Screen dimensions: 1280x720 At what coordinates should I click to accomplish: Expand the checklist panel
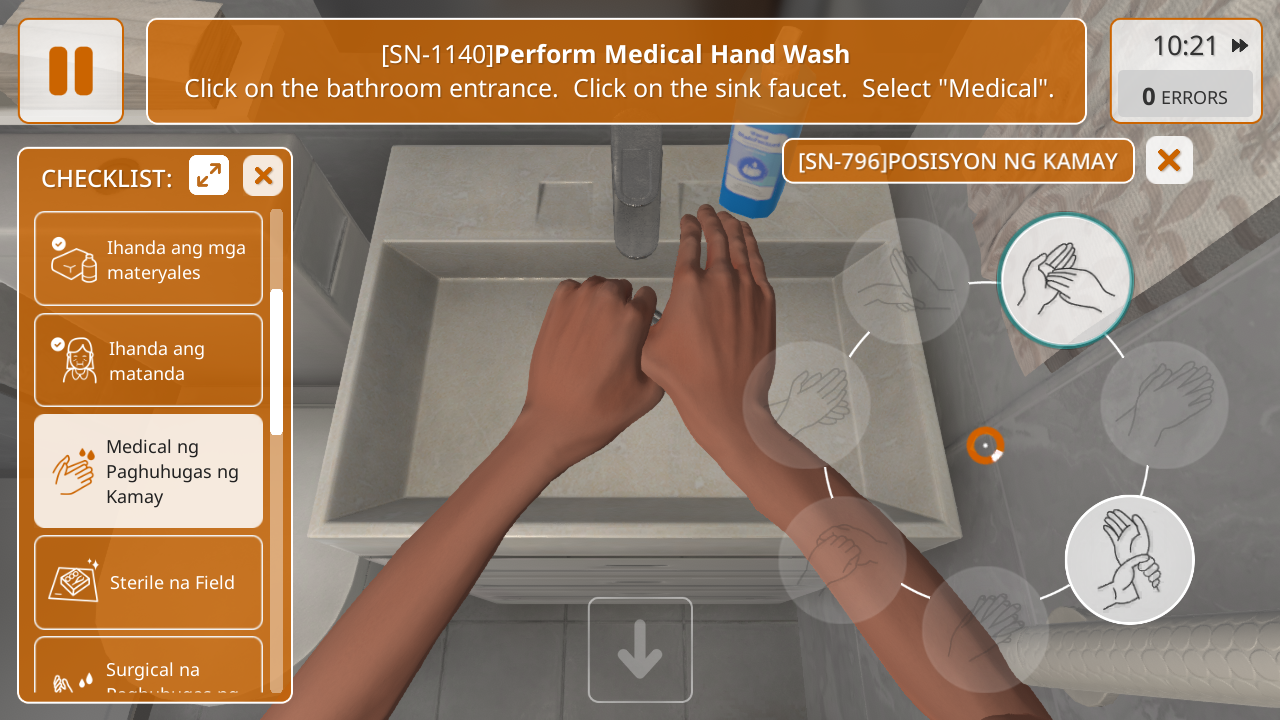[x=209, y=176]
